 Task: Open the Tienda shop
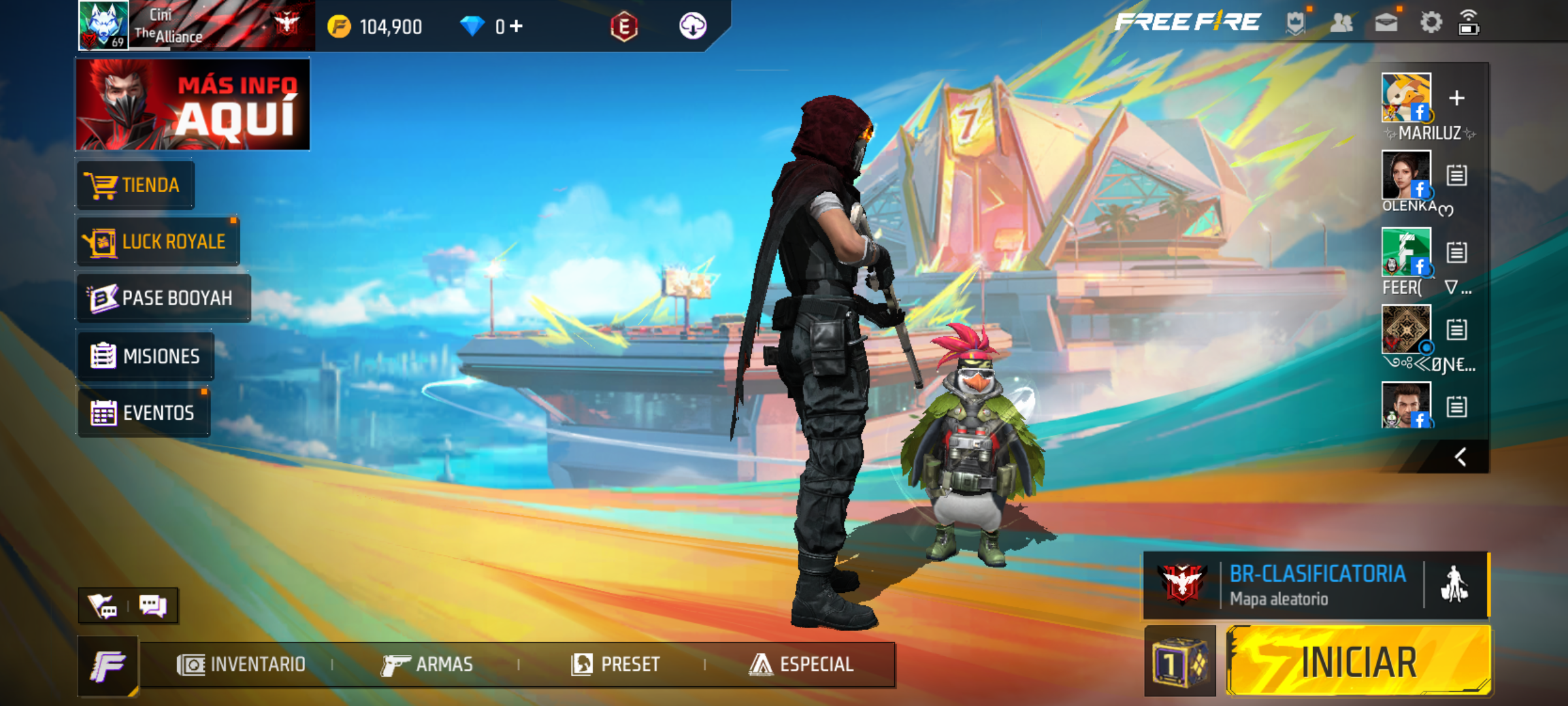135,185
